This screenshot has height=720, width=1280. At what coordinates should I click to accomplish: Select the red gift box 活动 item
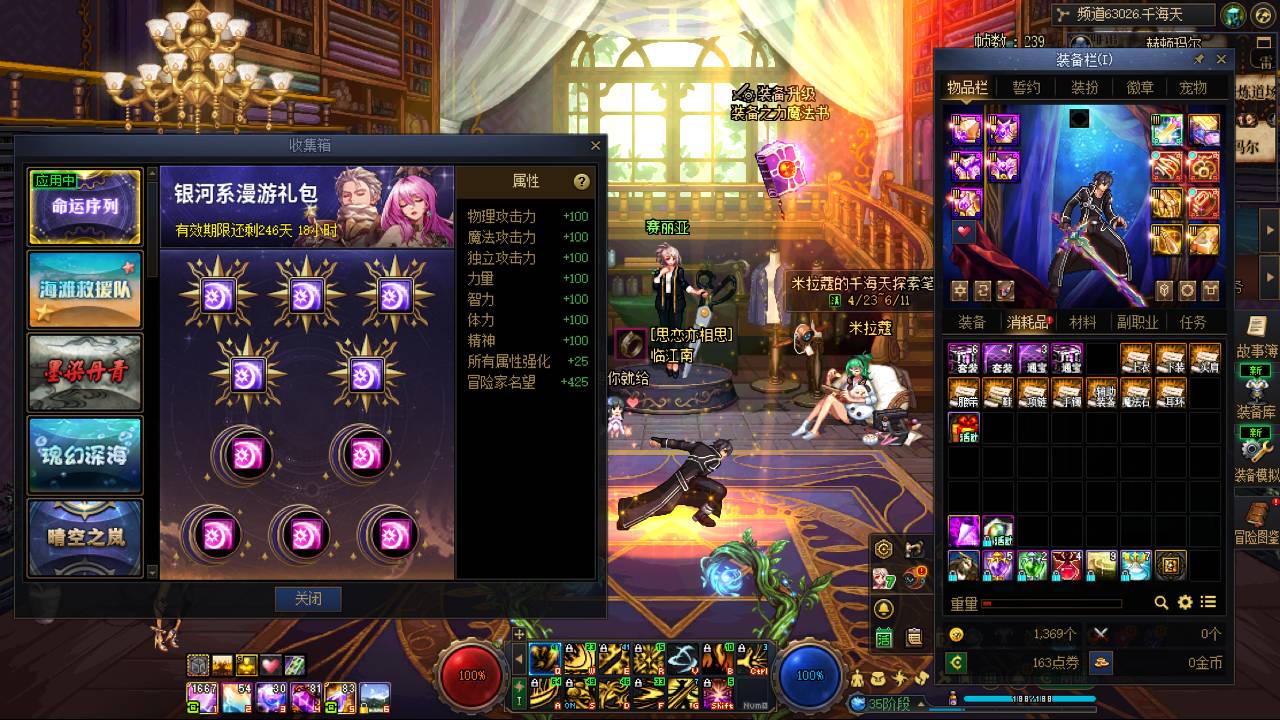pos(964,427)
